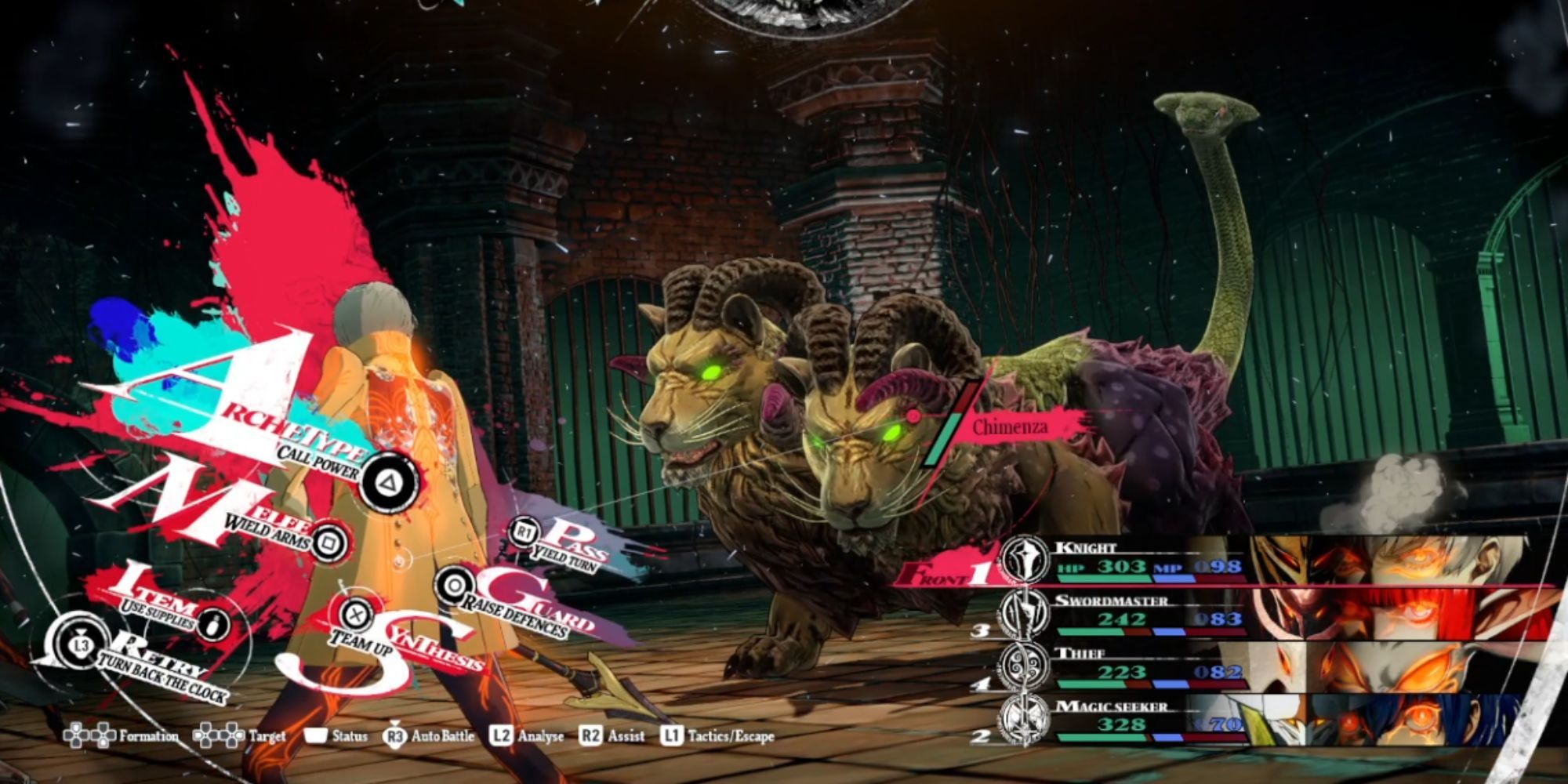Select the Synthesis Team Up command
This screenshot has width=1568, height=784.
pyautogui.click(x=357, y=614)
